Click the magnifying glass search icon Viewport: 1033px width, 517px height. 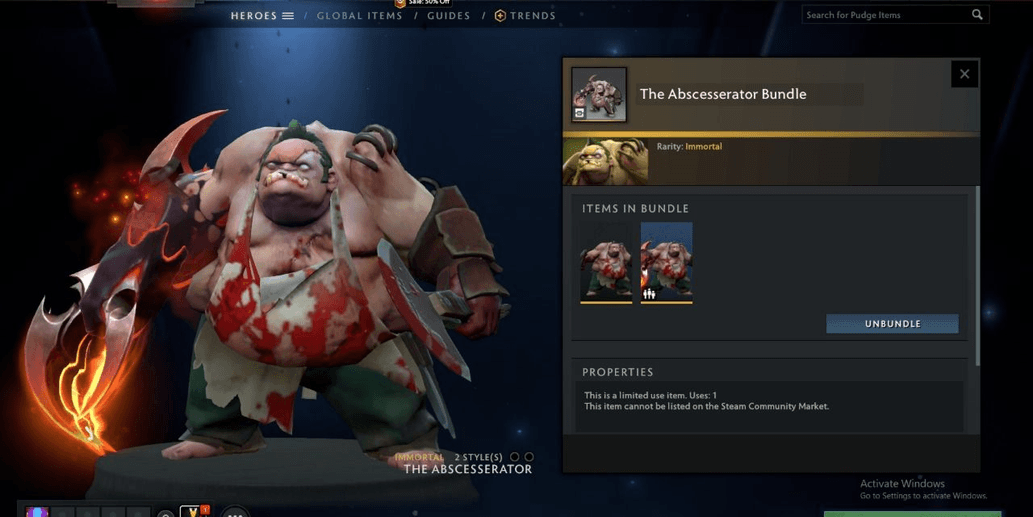click(x=977, y=15)
